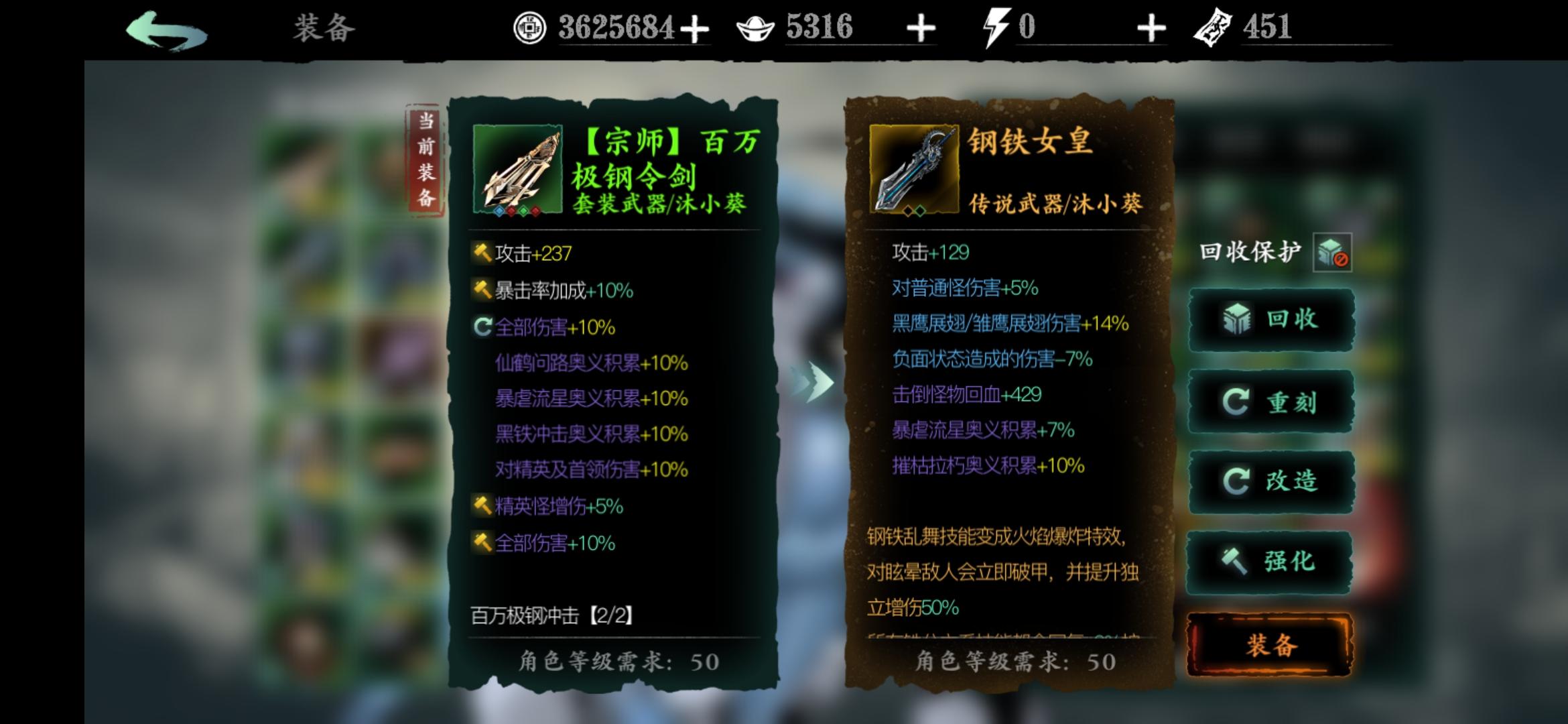The width and height of the screenshot is (1568, 724).
Task: Tap the 钢铁女皇 sword thumbnail image
Action: tap(914, 168)
